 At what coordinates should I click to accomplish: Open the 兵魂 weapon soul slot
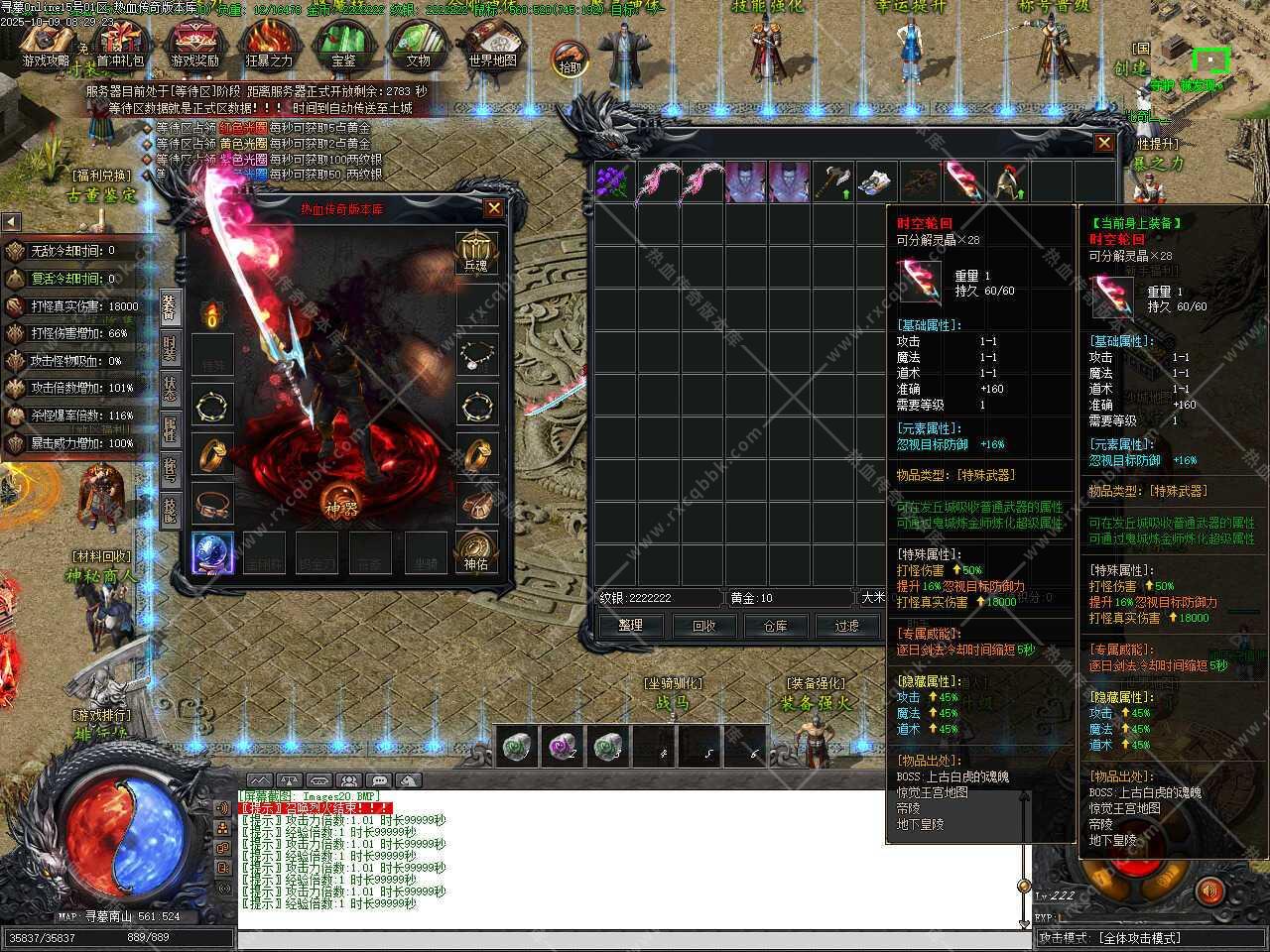[x=476, y=252]
